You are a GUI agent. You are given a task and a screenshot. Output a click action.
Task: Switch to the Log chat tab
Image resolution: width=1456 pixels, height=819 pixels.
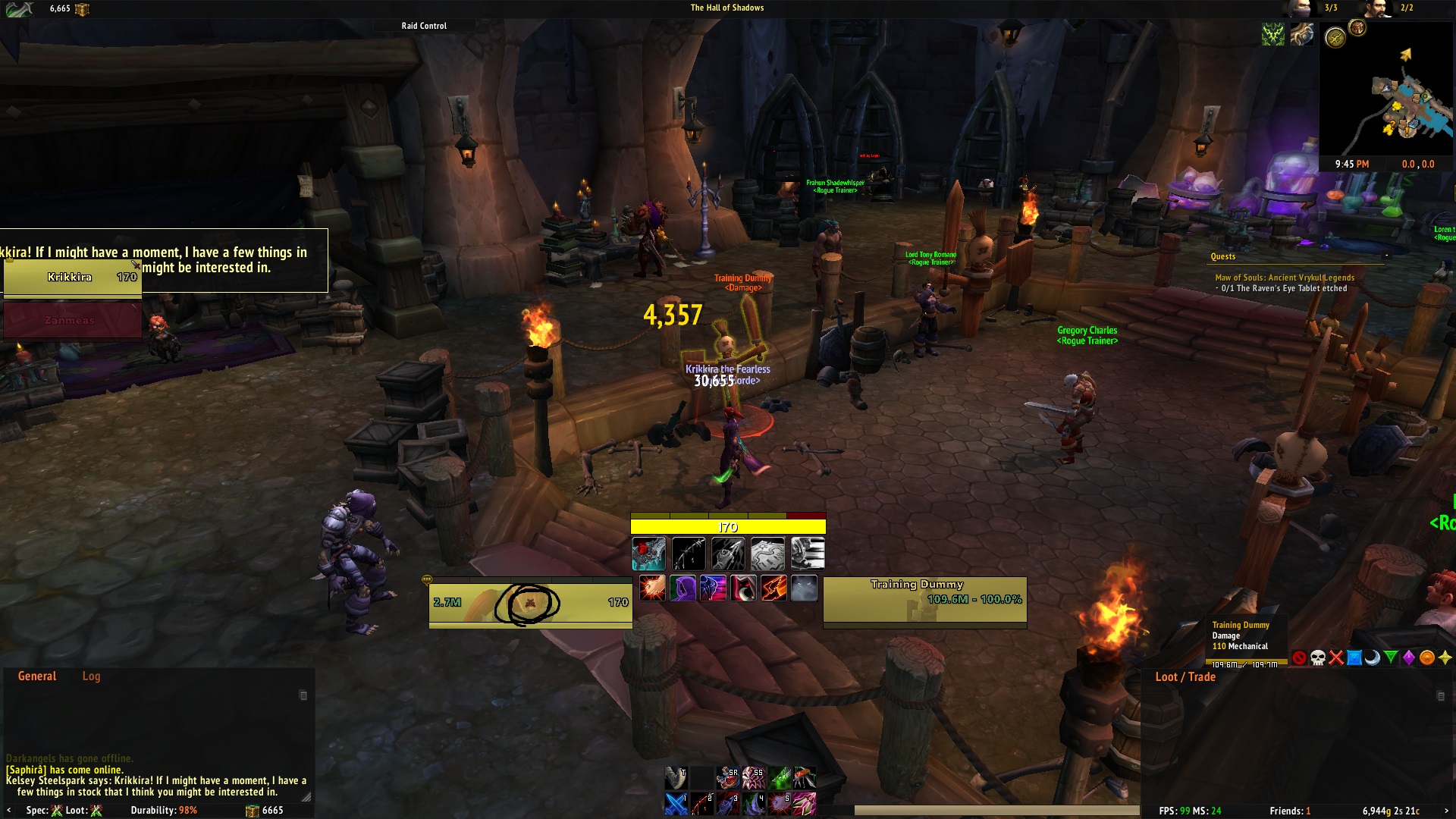92,676
